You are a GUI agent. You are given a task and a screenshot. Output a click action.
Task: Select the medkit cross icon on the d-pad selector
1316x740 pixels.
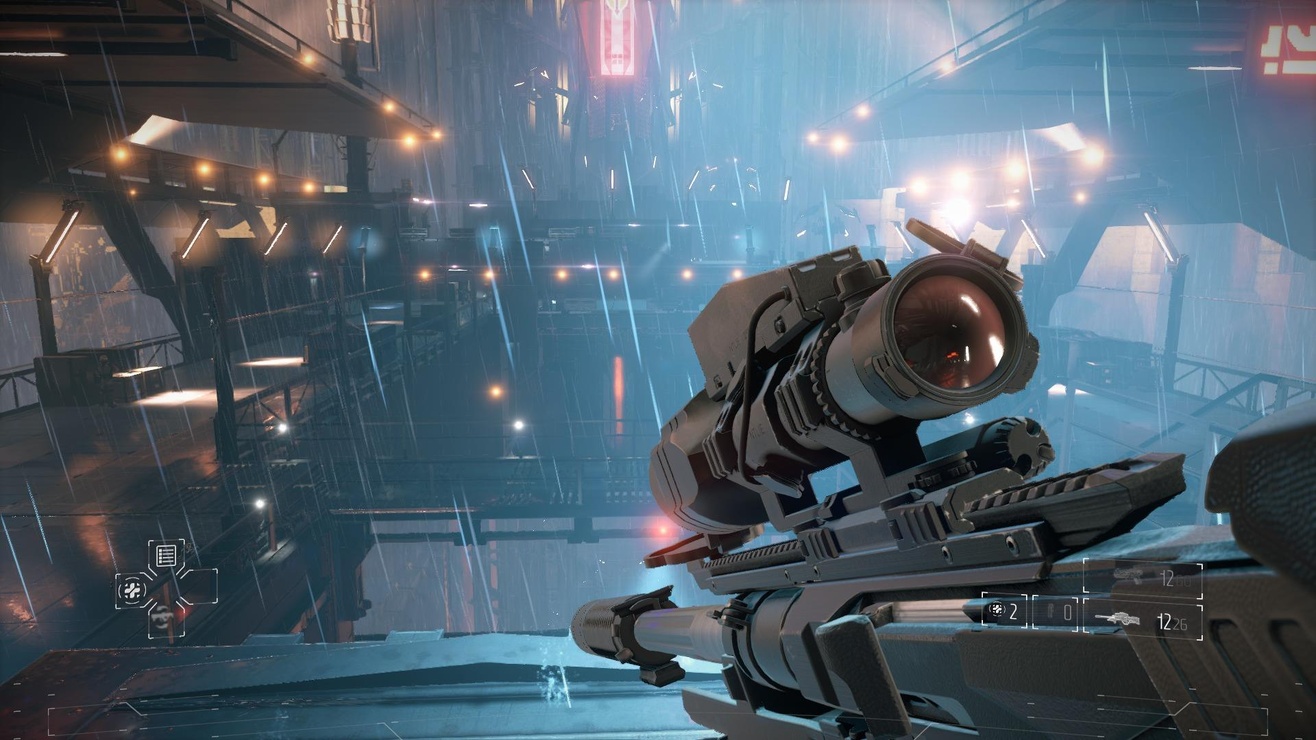click(x=132, y=590)
